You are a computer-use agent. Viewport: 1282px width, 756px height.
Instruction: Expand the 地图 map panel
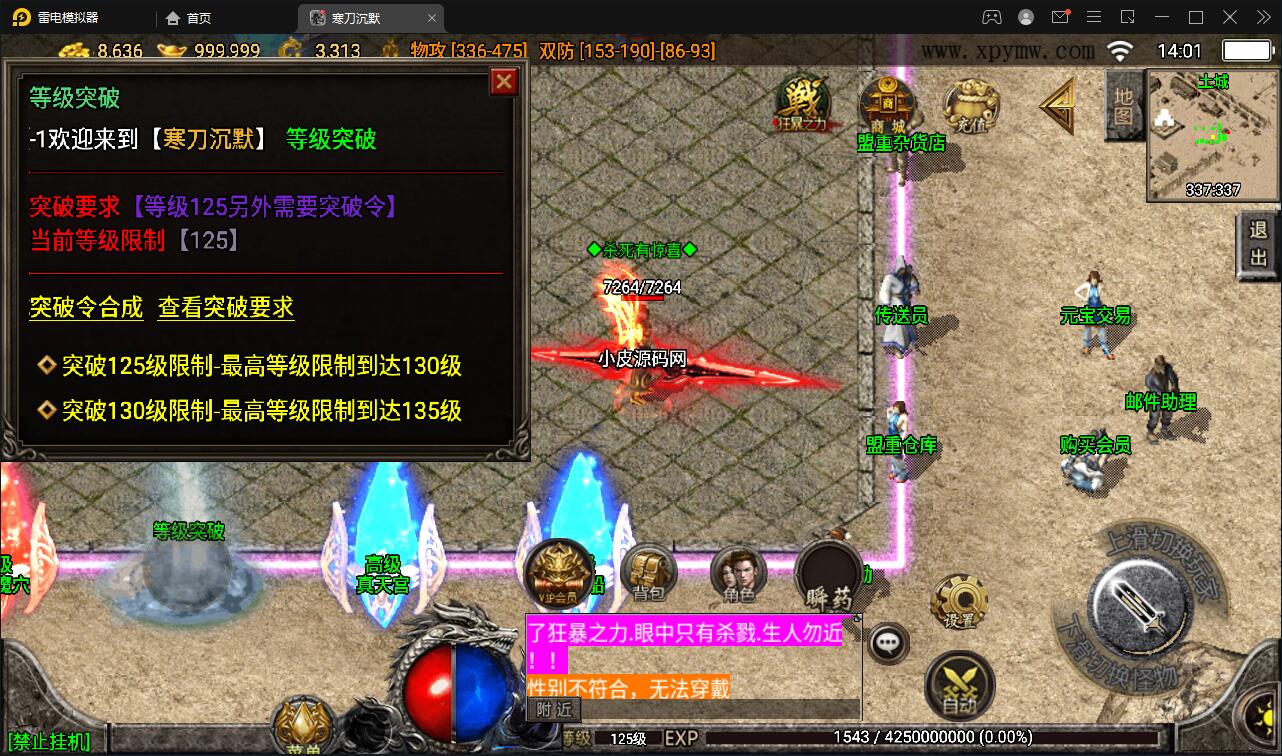click(x=1123, y=107)
